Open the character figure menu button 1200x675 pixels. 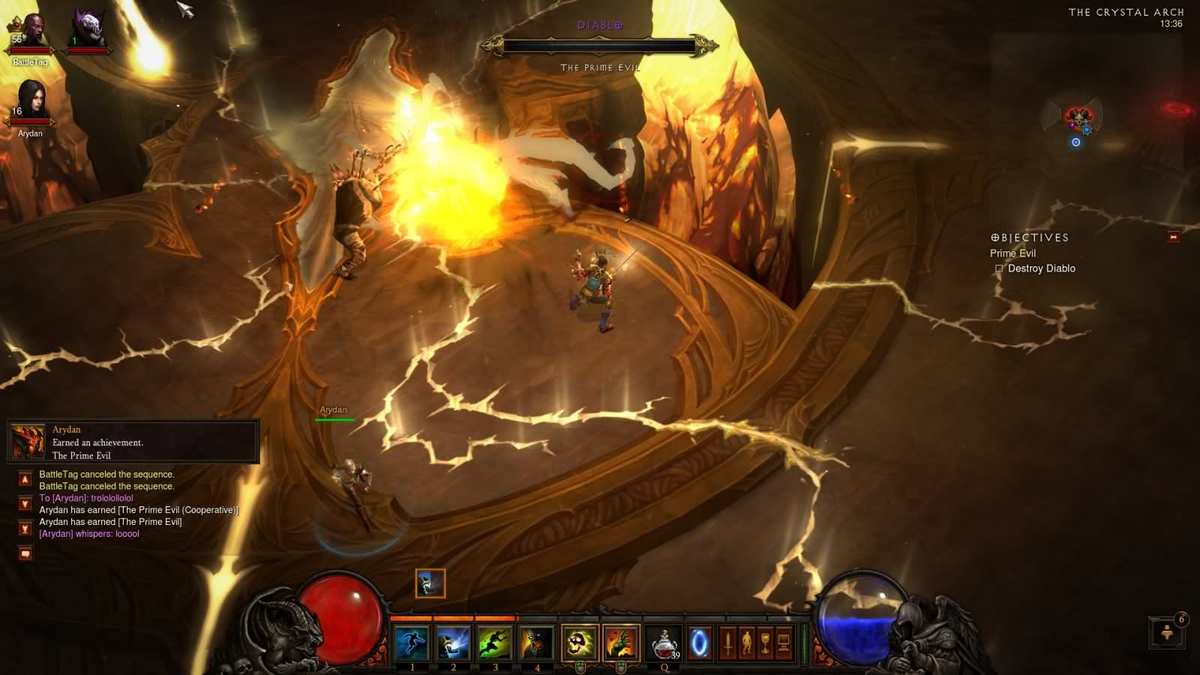(x=747, y=643)
